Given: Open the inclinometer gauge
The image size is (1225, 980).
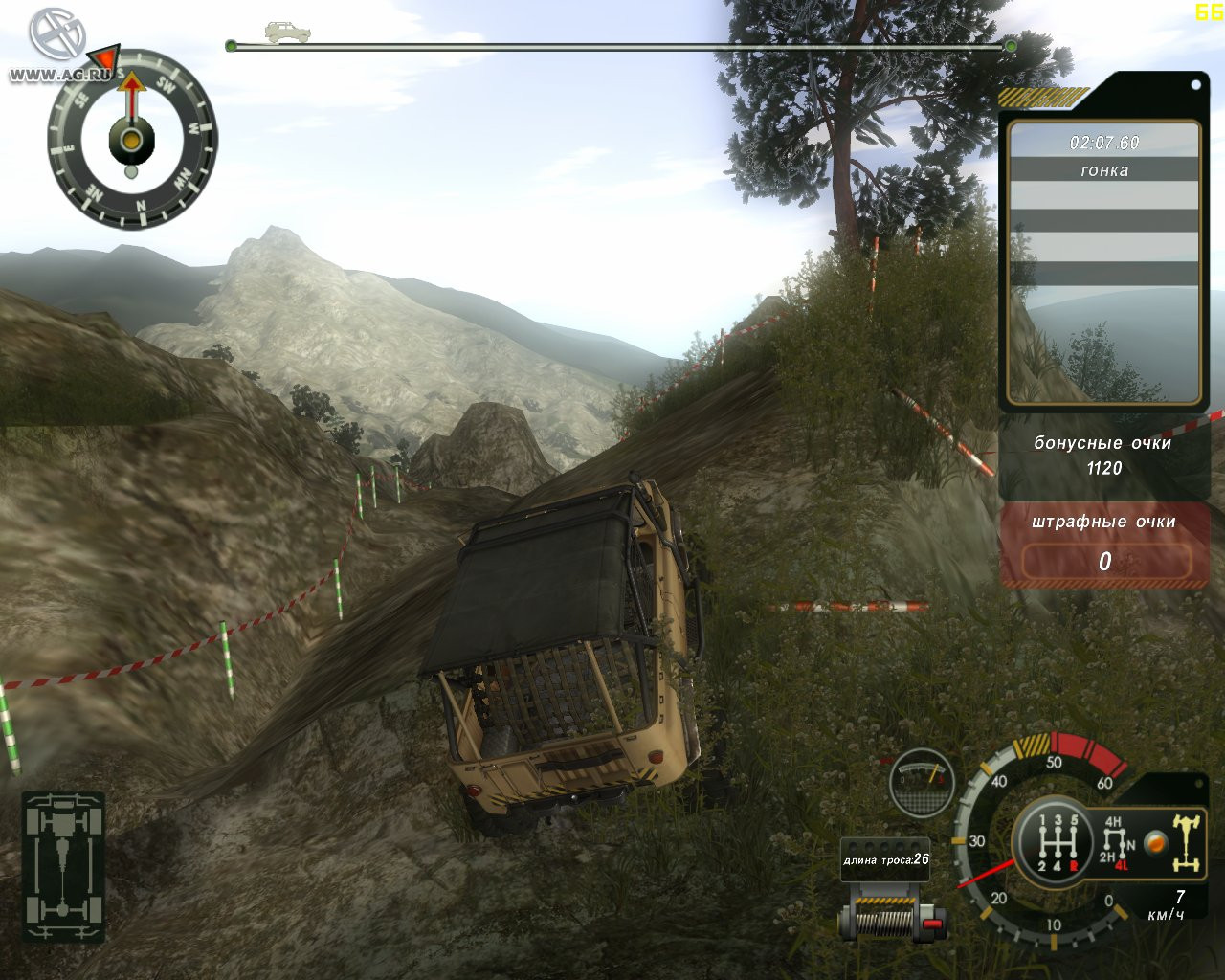Looking at the screenshot, I should coord(922,781).
